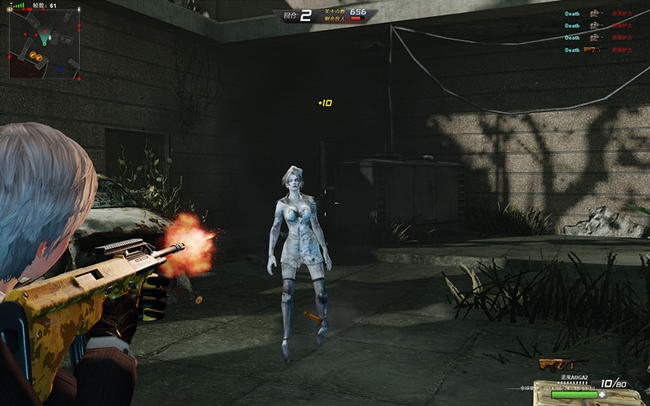The image size is (650, 406).
Task: Click the green signal strength indicator
Action: (19, 5)
